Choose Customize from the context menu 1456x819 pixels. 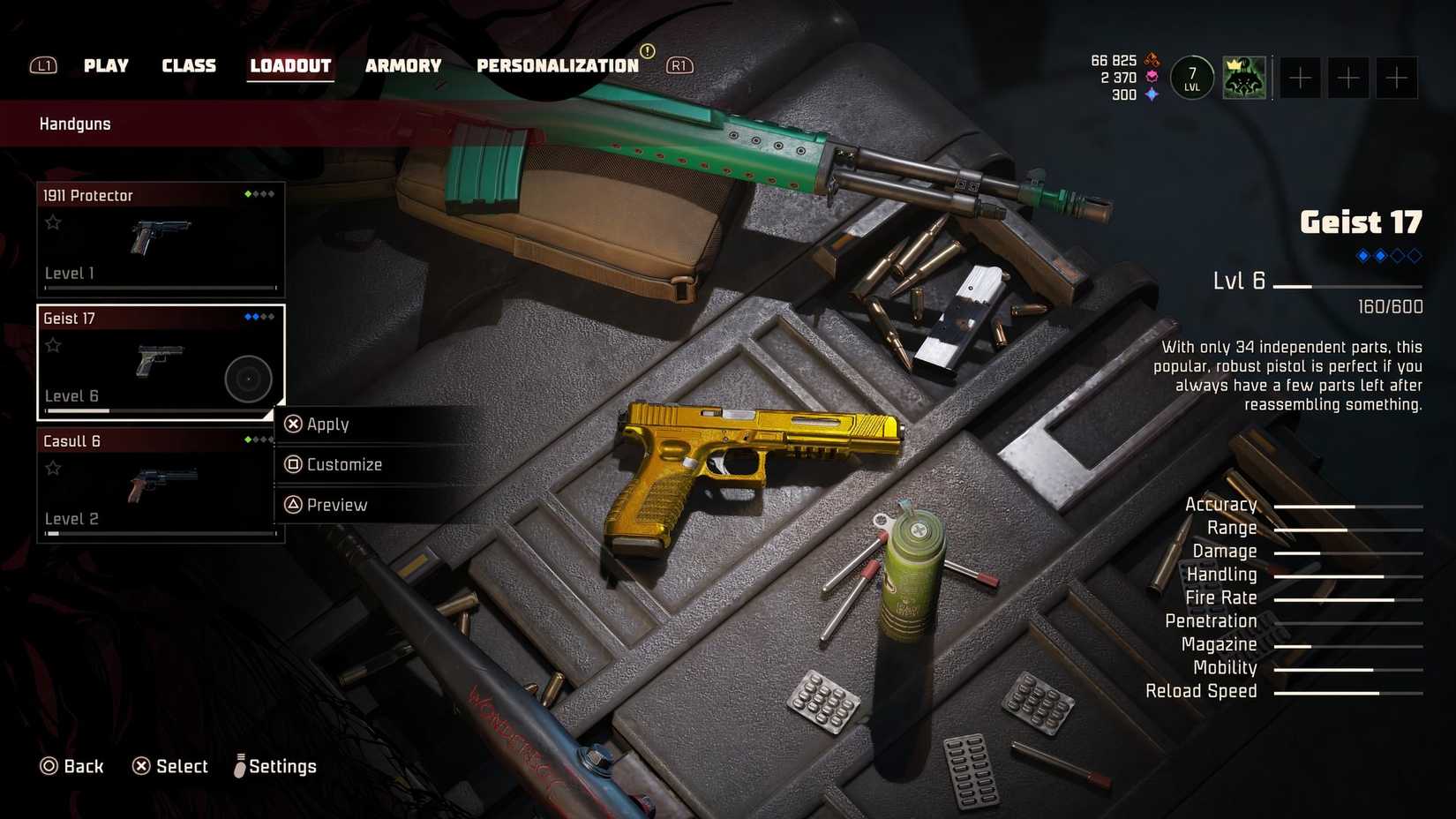click(x=344, y=464)
